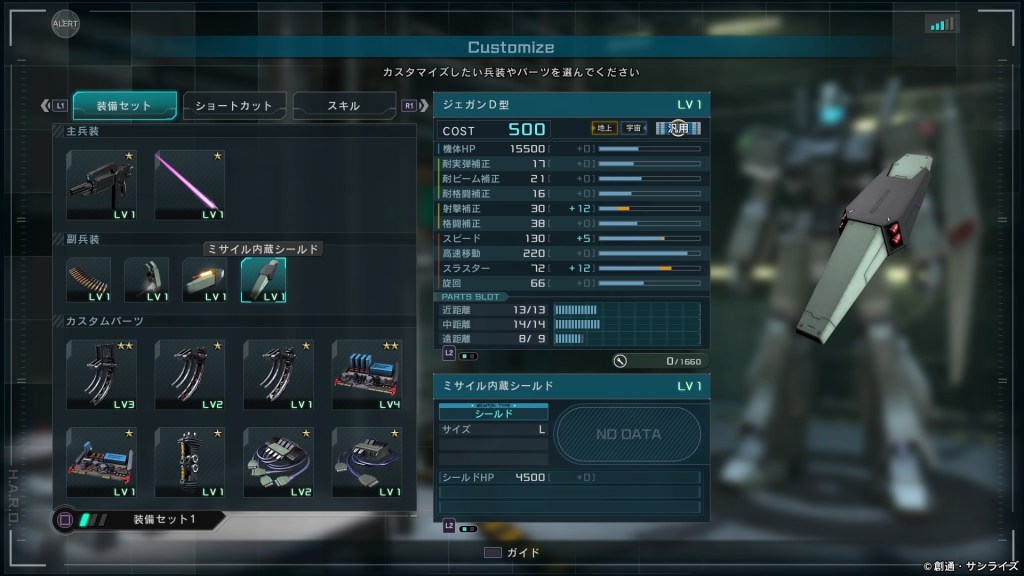Select the LV3 two-star claw frame part
The image size is (1024, 576).
coord(101,373)
